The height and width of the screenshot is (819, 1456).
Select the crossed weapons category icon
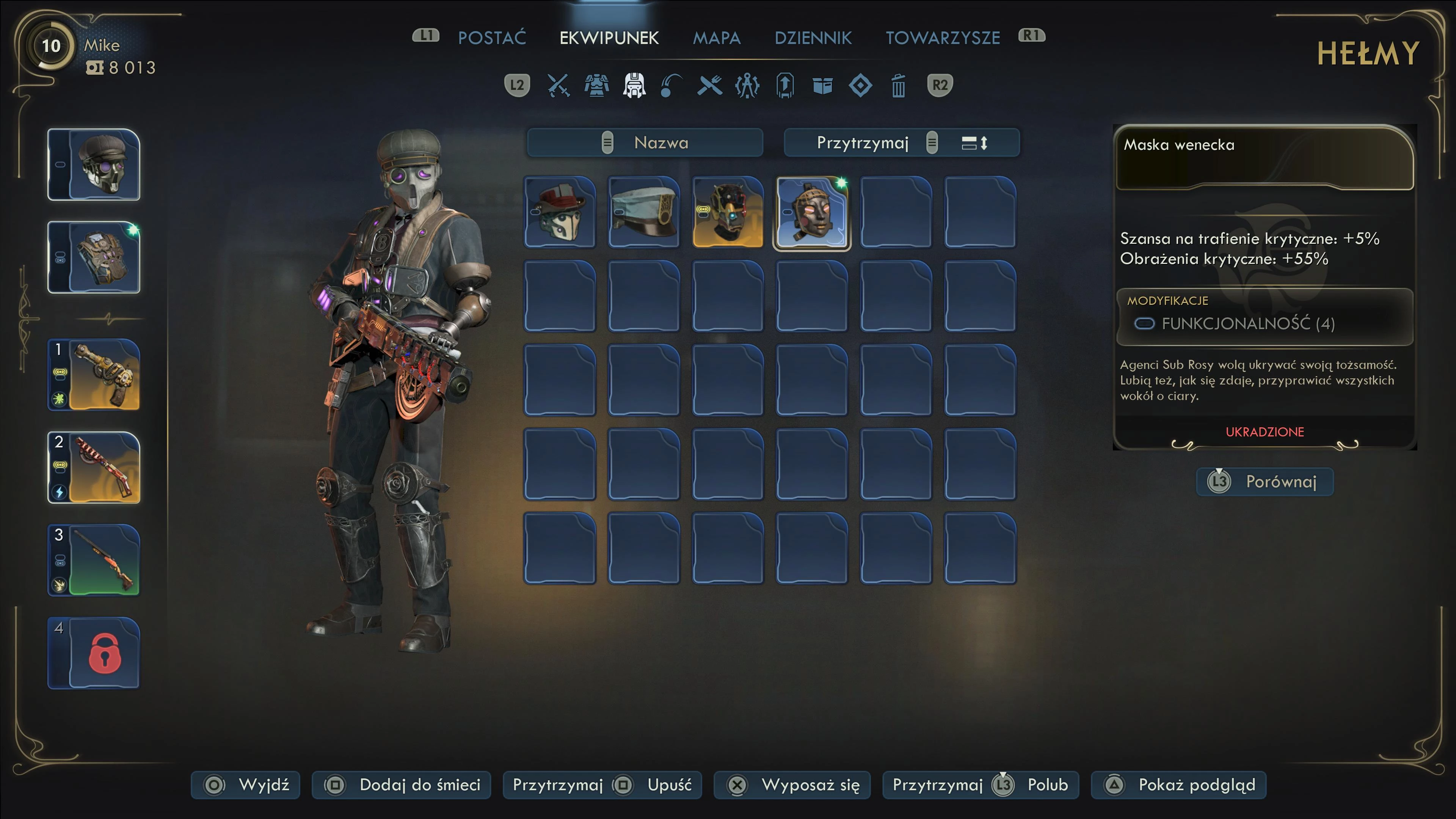559,86
